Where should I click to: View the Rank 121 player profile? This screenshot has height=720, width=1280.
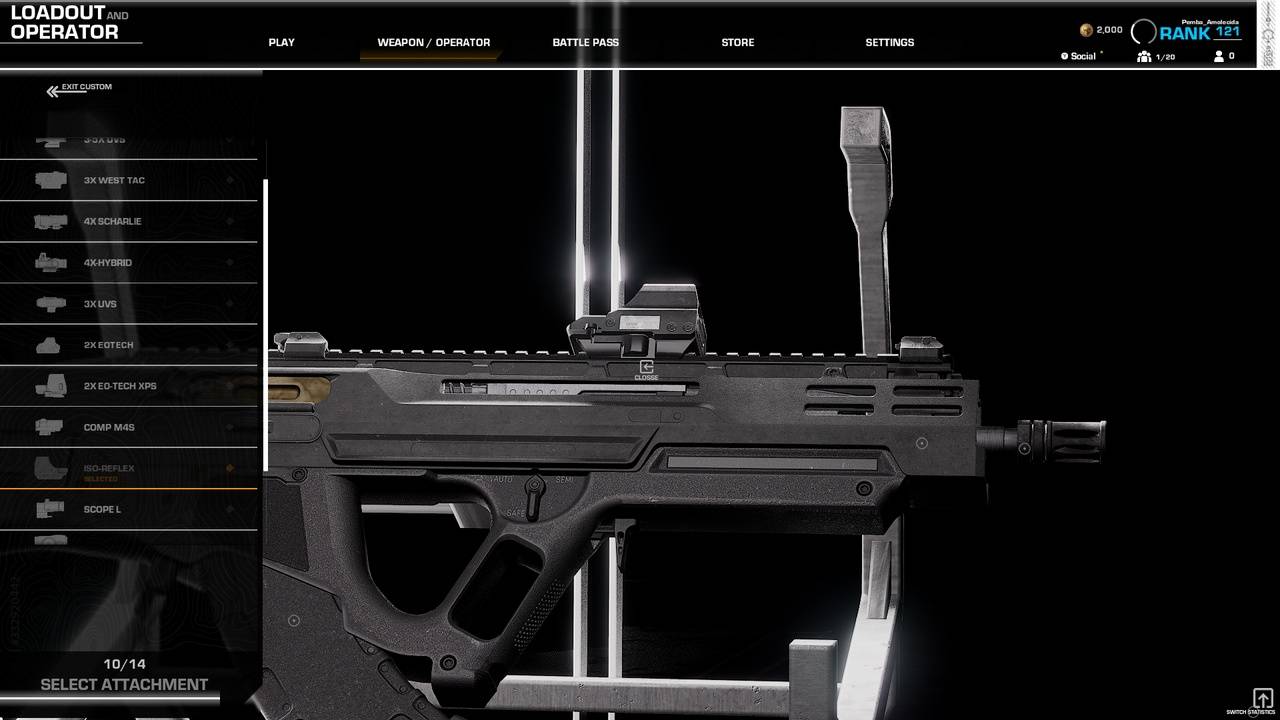pyautogui.click(x=1198, y=32)
